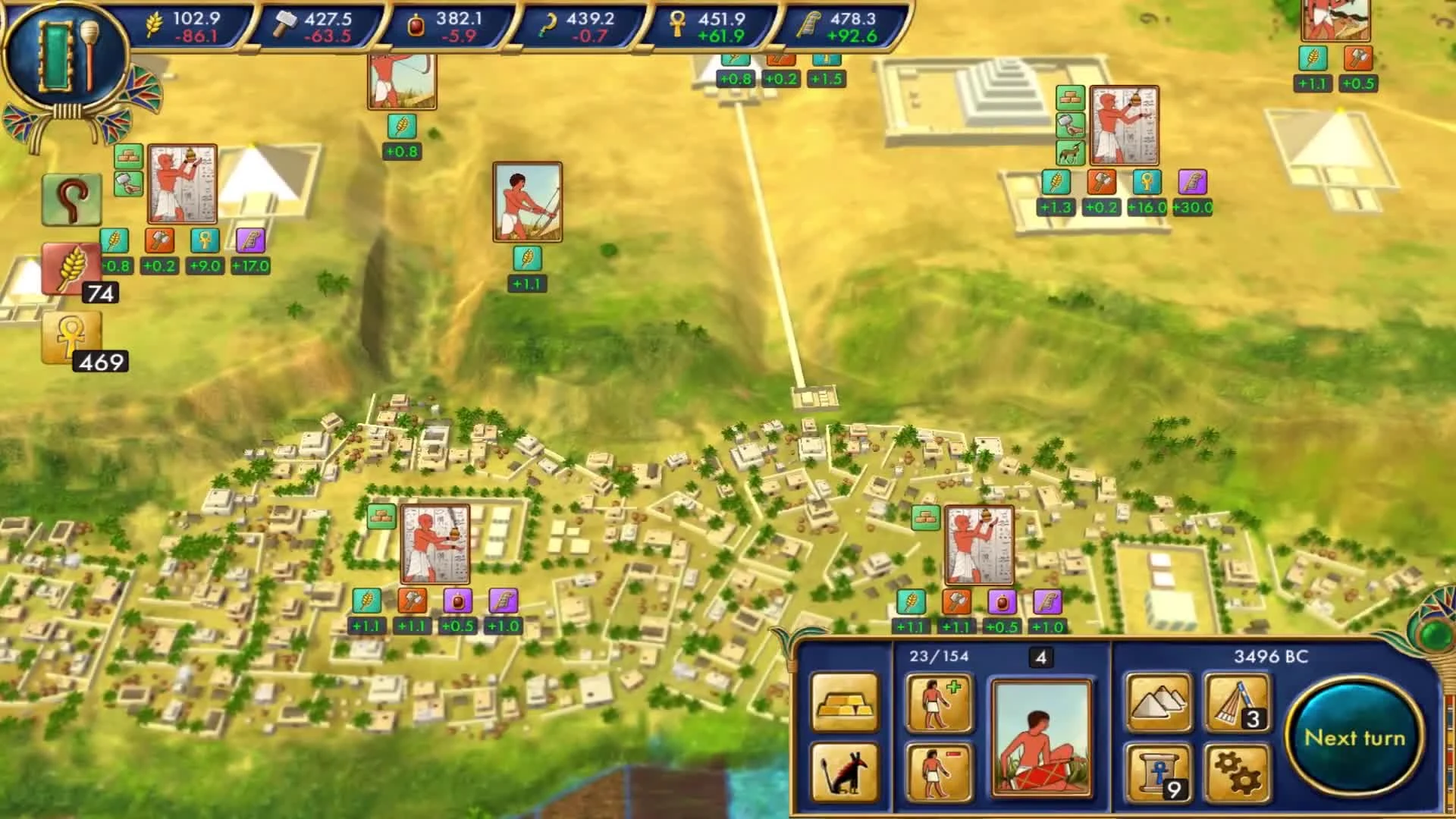Select the archer unit on the map
This screenshot has width=1456, height=819.
pyautogui.click(x=528, y=202)
